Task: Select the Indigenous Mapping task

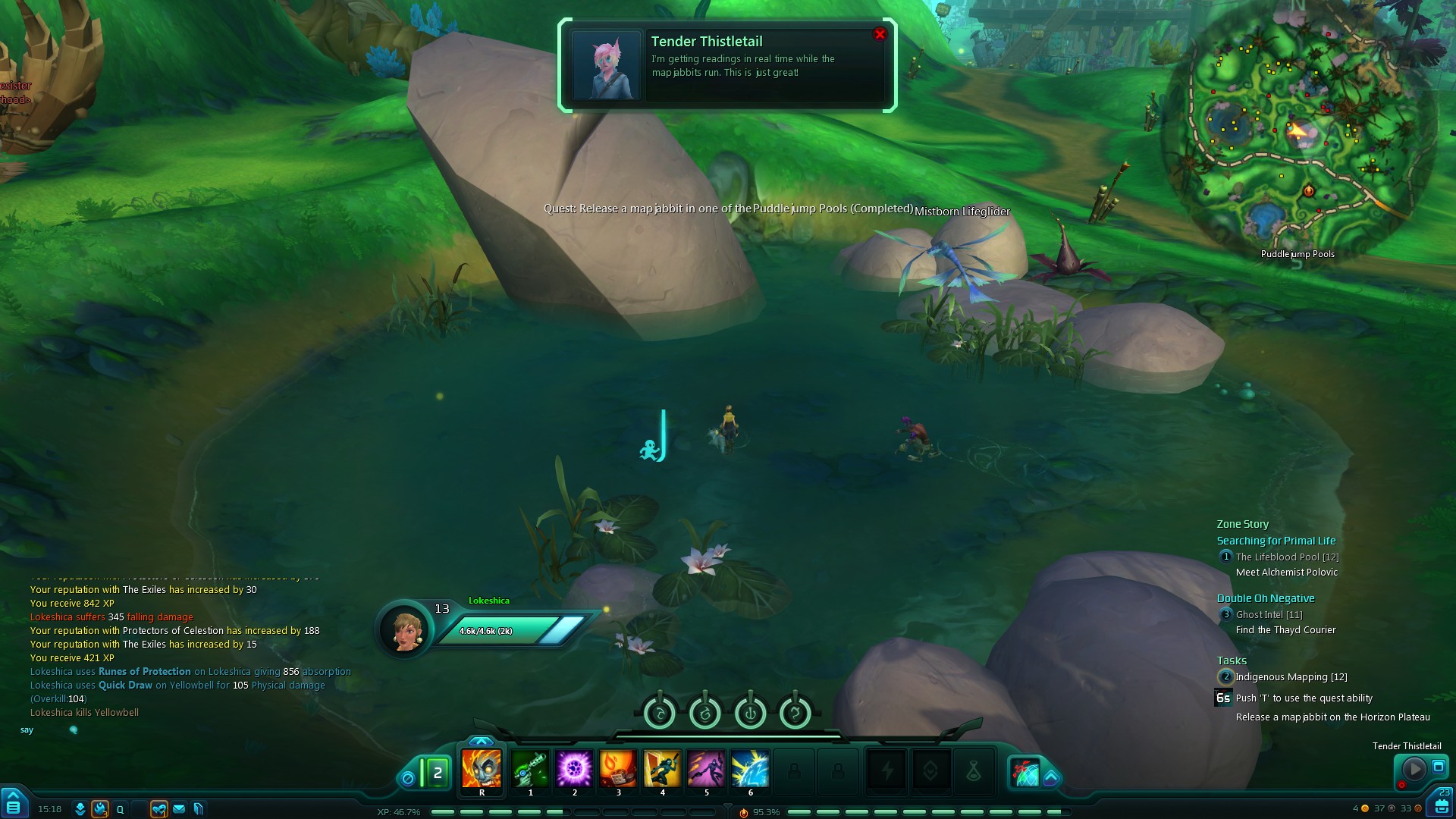Action: 1291,677
